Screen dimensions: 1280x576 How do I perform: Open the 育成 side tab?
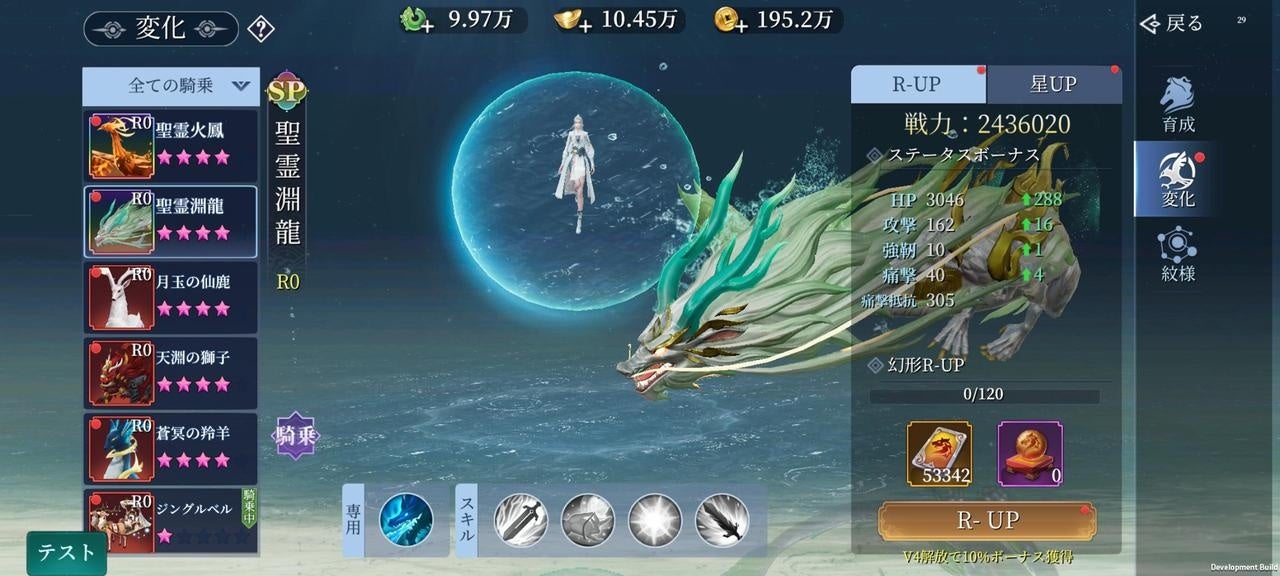[x=1177, y=104]
